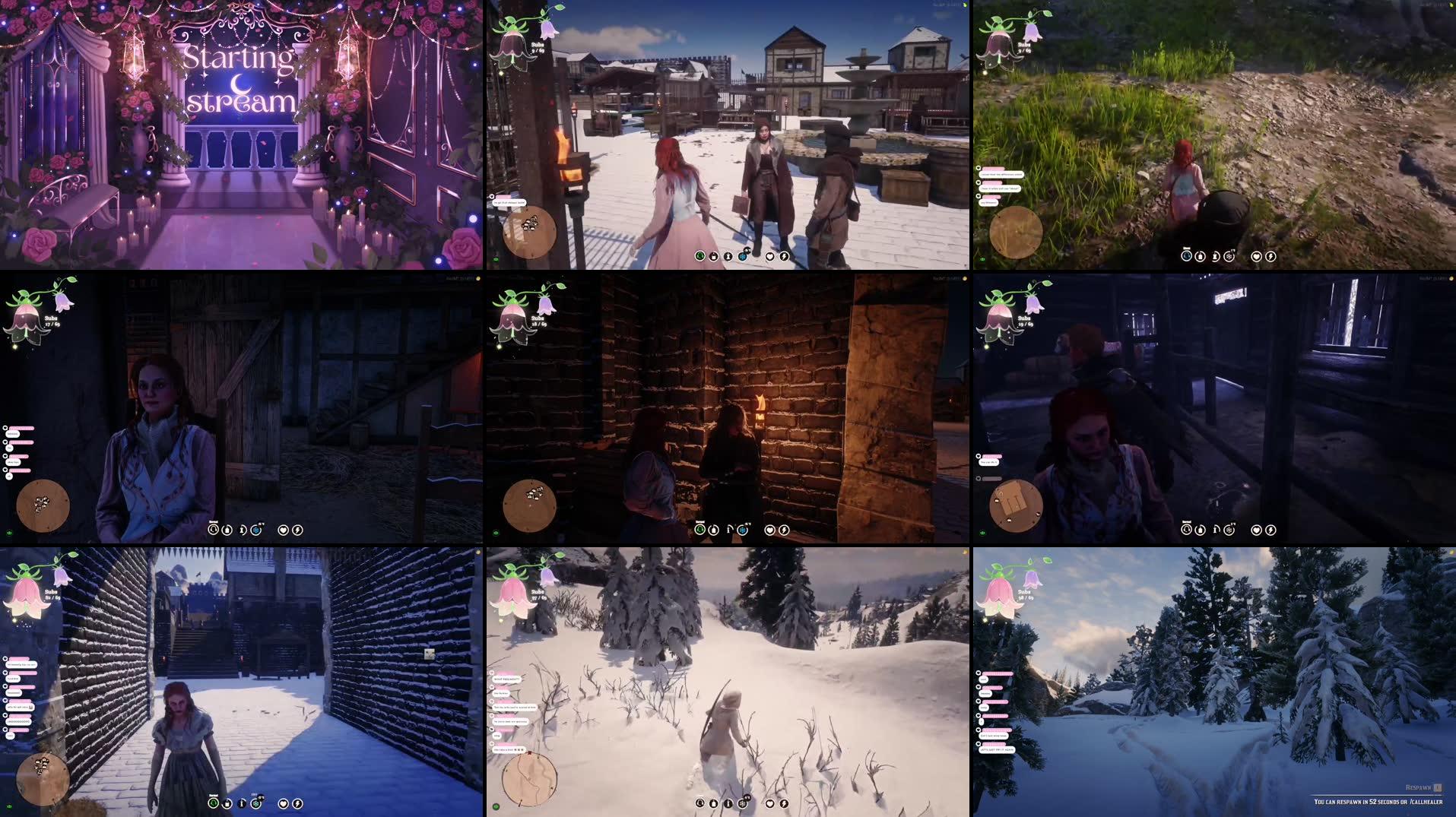Select the lightning stamina icon
The image size is (1456, 817).
point(784,257)
